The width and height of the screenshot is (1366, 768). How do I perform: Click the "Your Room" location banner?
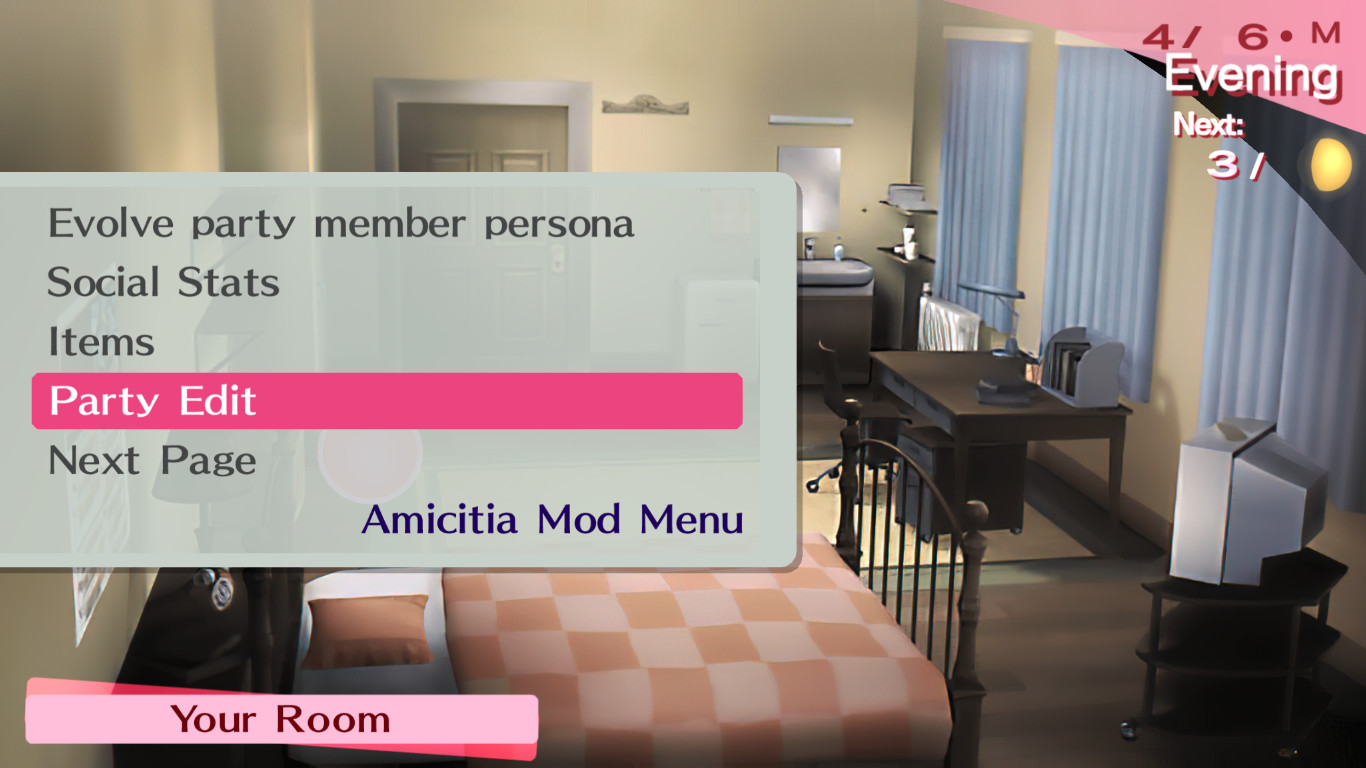[x=280, y=718]
